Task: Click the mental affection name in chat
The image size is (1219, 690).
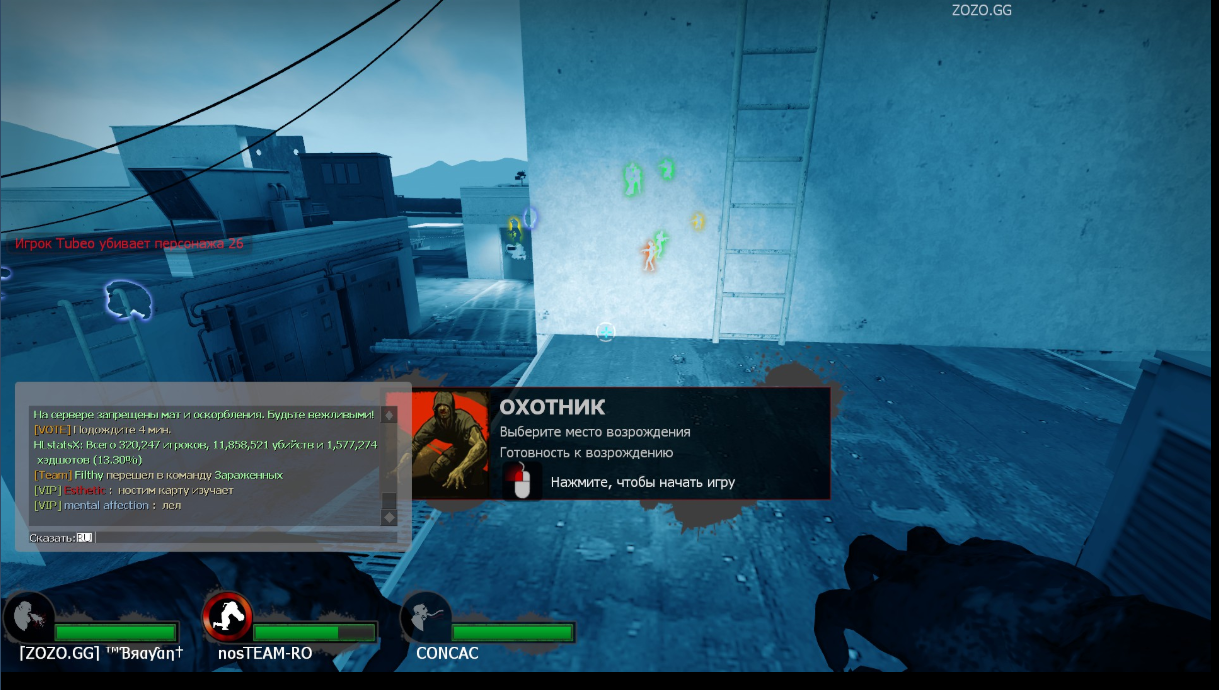Action: [108, 505]
